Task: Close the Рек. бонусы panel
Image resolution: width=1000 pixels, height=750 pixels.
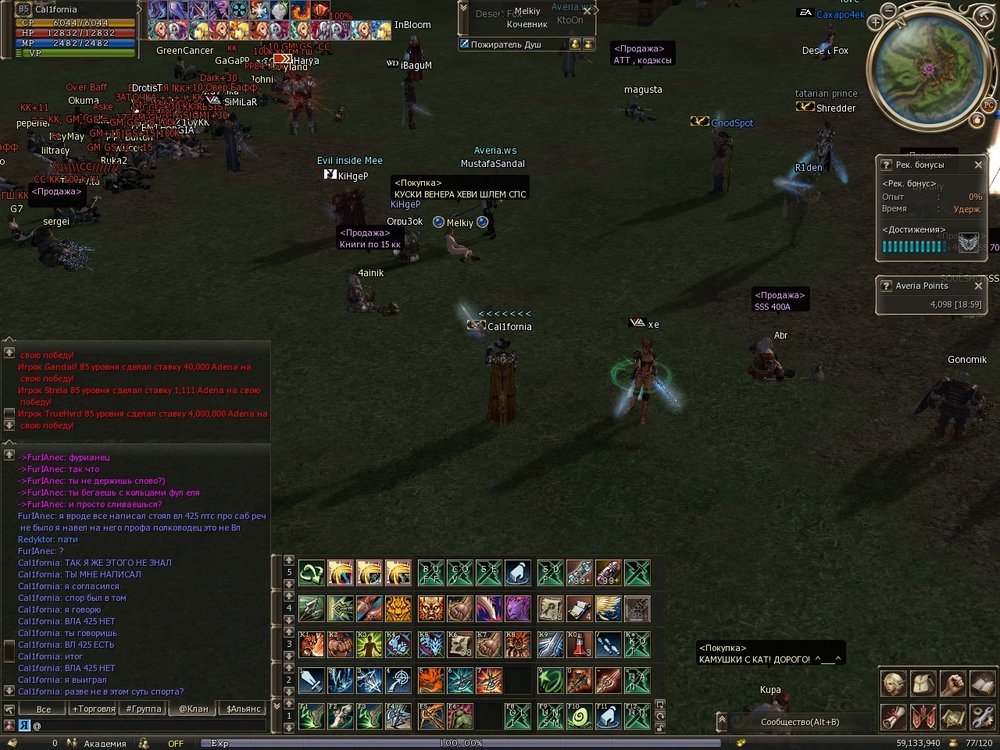Action: (x=978, y=165)
